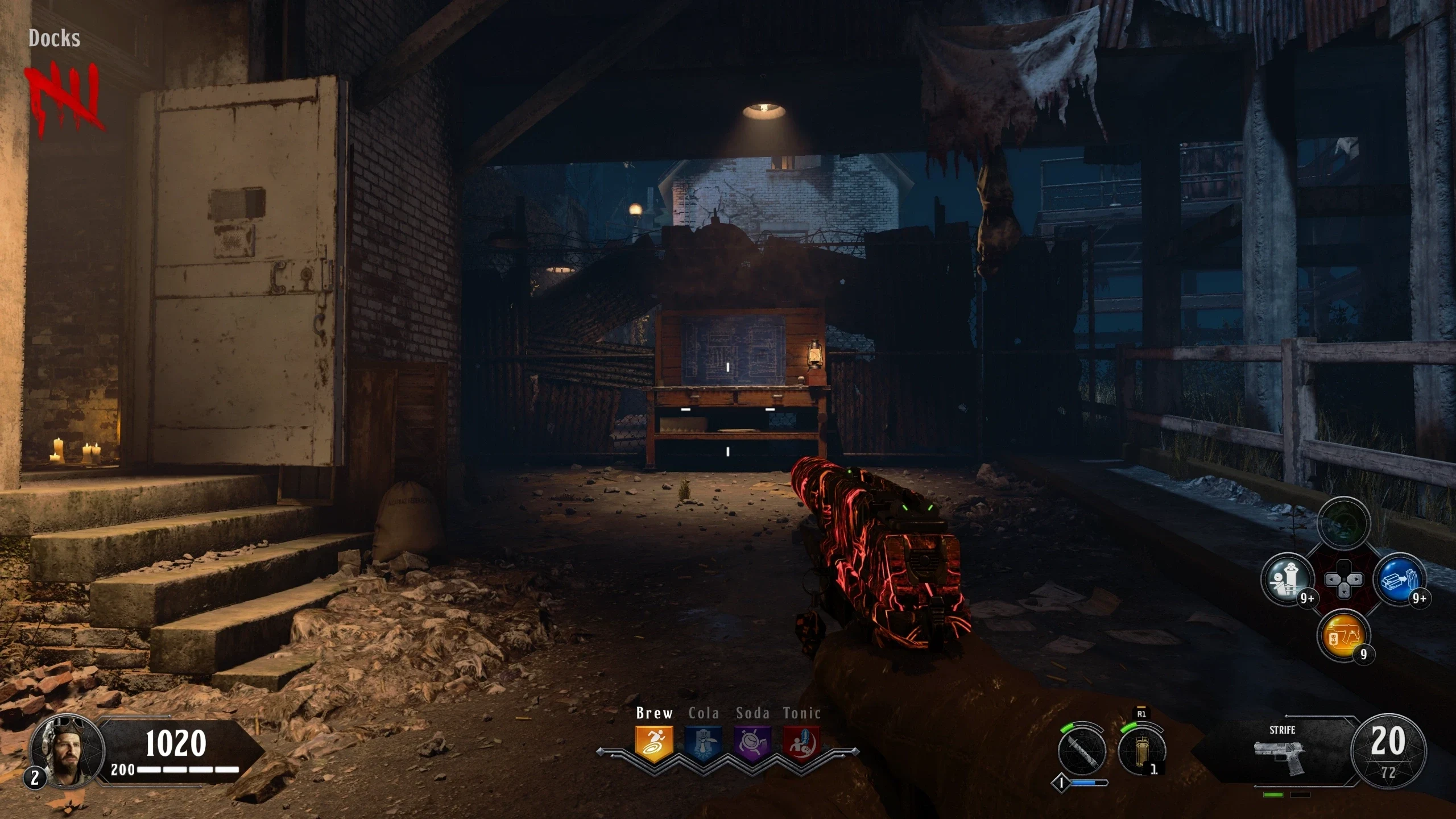This screenshot has width=1456, height=819.
Task: Select the golden grenade equipment icon
Action: [x=1141, y=751]
